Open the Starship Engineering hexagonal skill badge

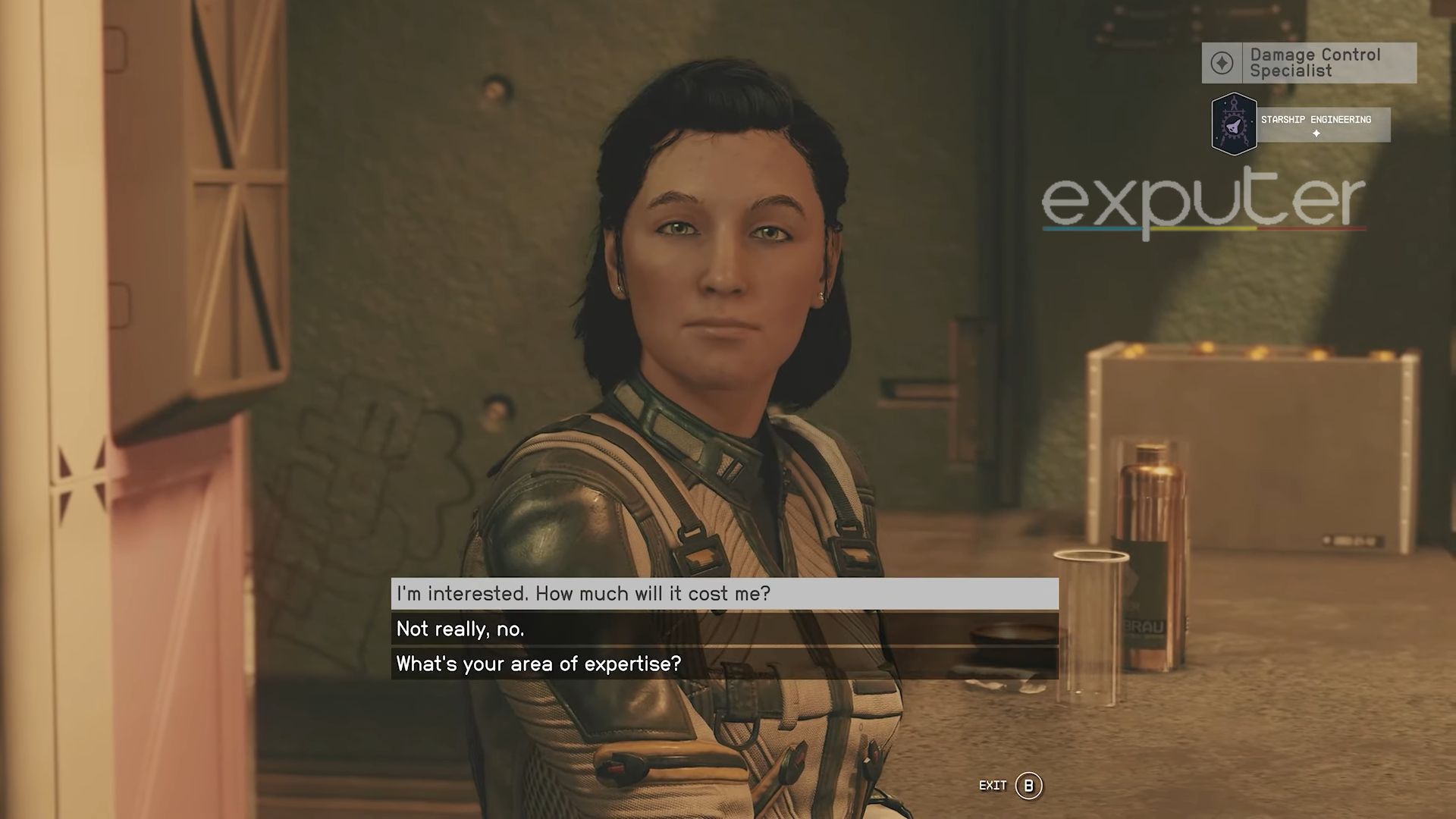tap(1233, 124)
